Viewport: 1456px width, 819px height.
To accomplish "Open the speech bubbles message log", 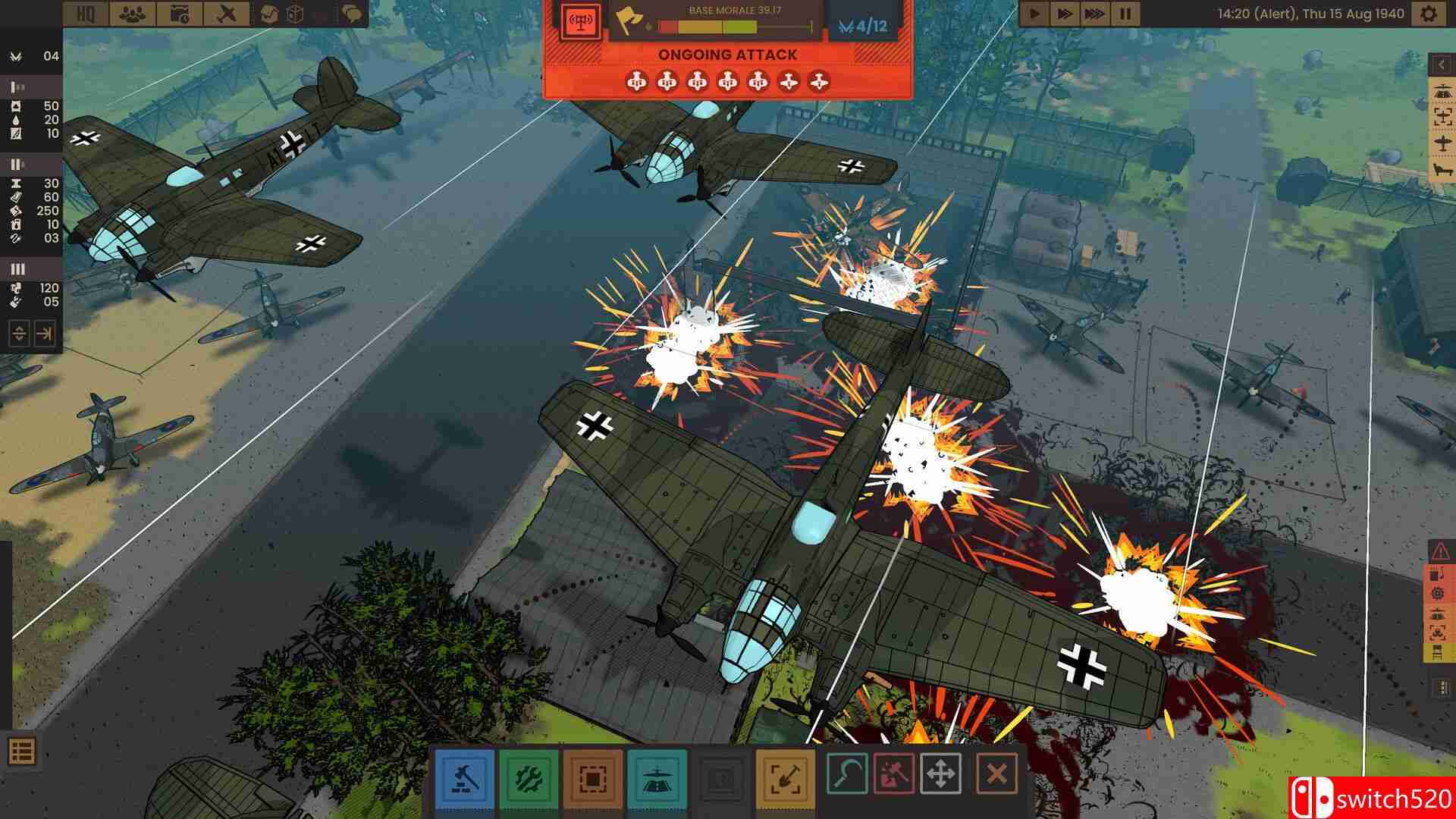I will tap(350, 14).
